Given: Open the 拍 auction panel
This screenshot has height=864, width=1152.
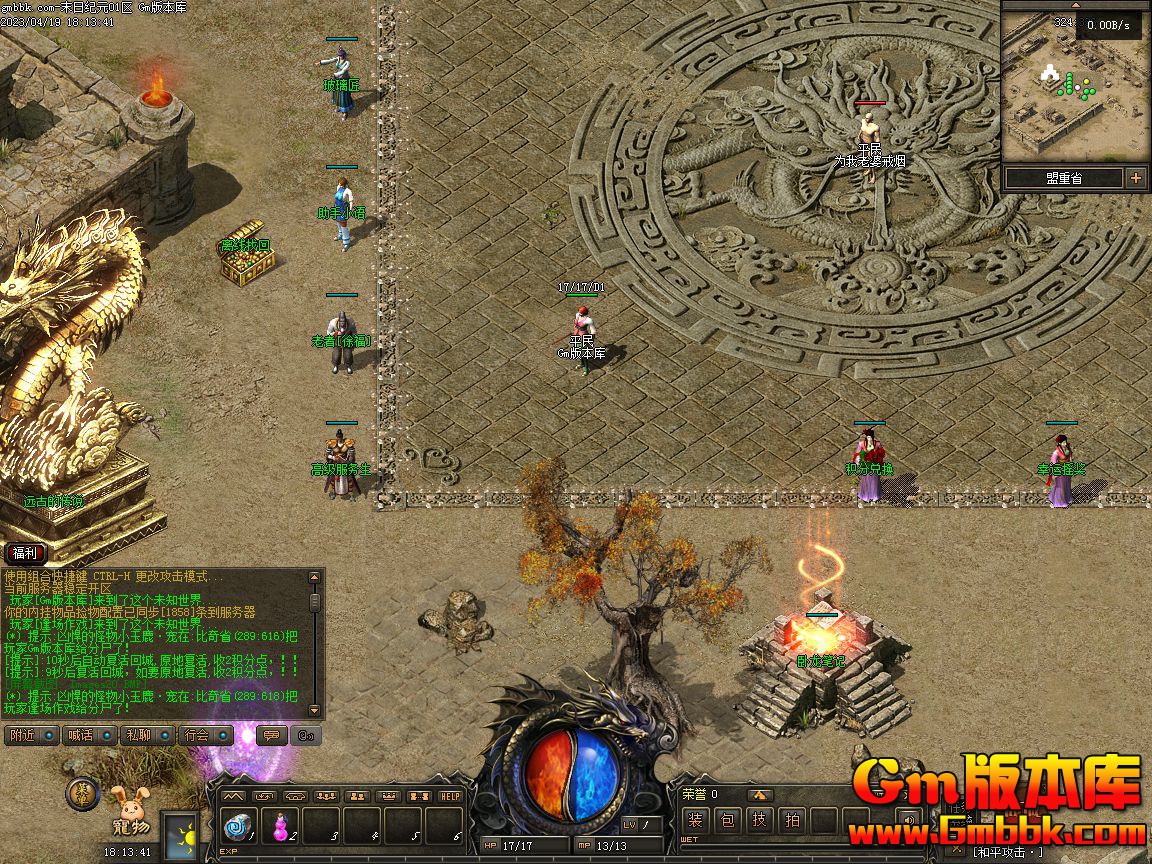Looking at the screenshot, I should pos(792,821).
